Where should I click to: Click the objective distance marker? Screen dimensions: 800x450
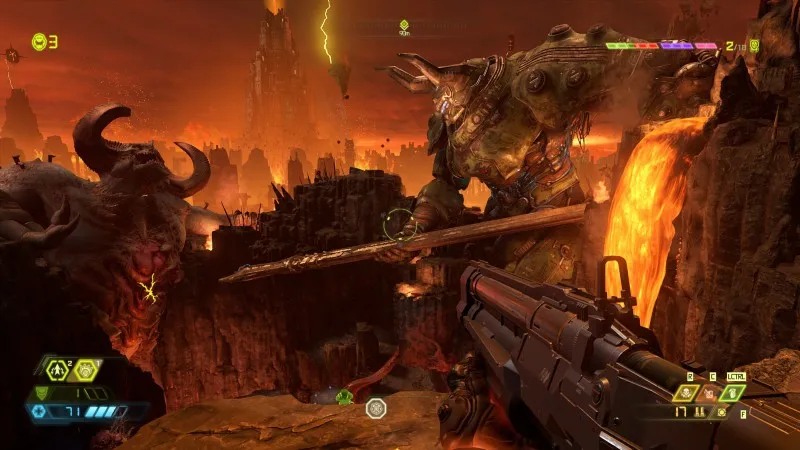pos(404,26)
